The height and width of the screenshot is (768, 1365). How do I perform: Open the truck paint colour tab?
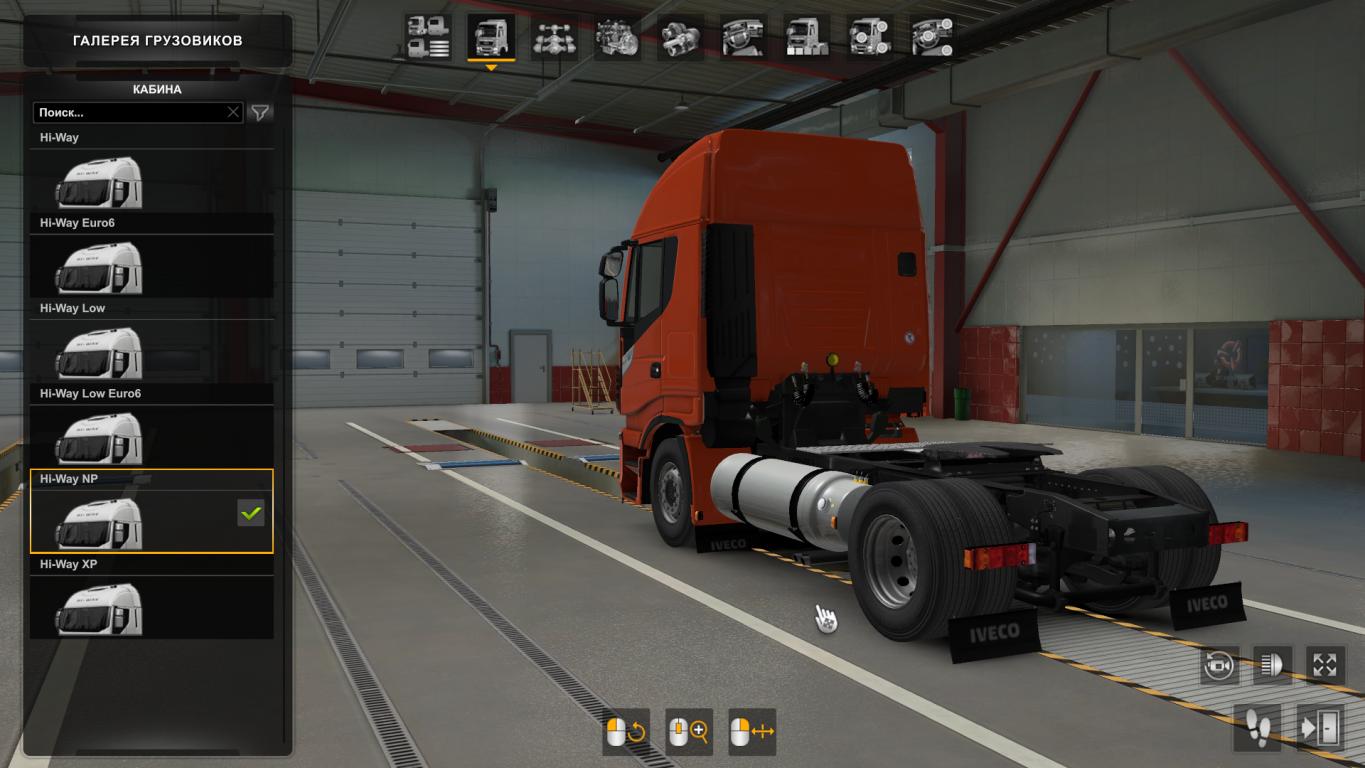point(806,38)
